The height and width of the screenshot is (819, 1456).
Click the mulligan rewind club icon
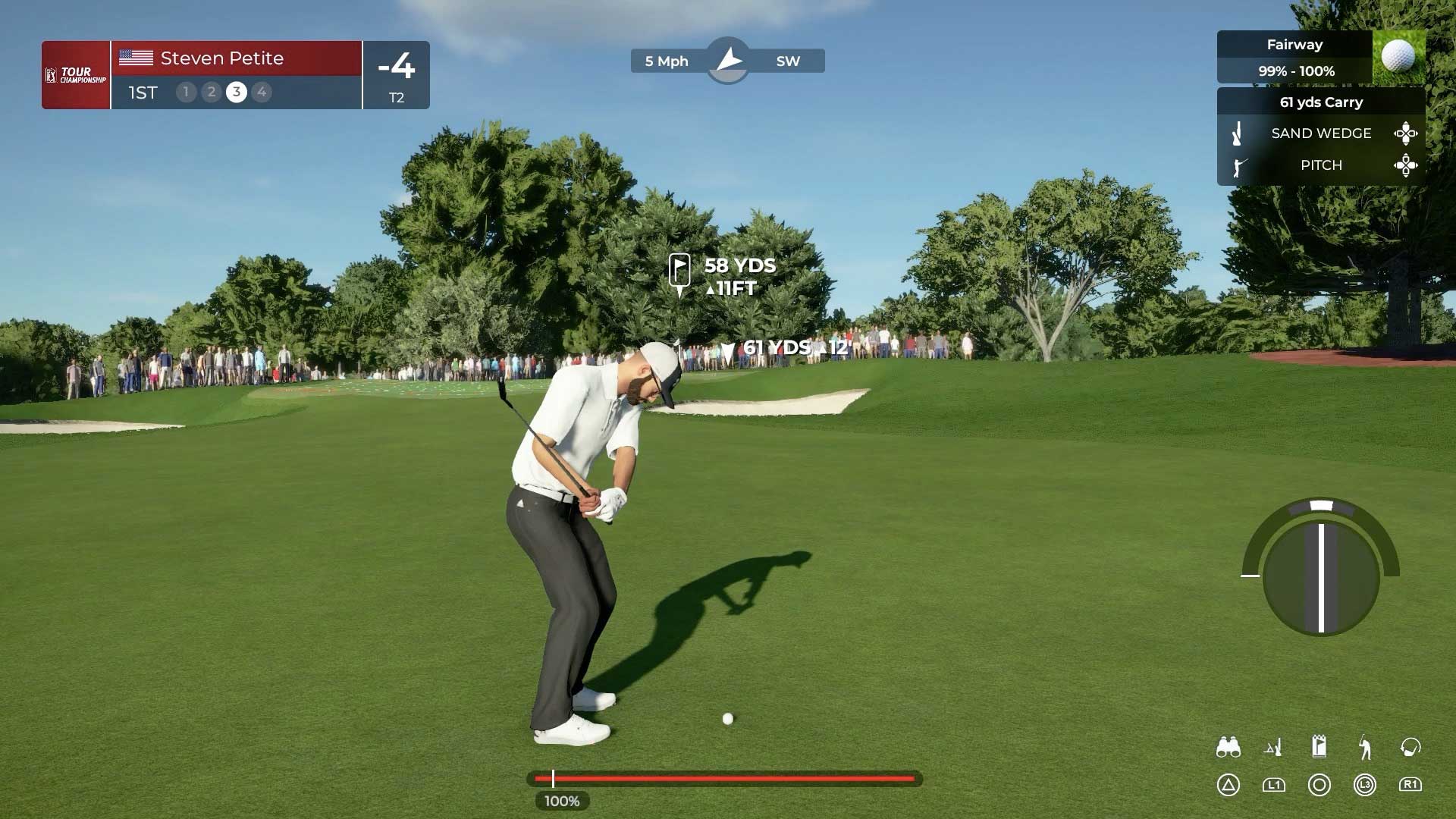pos(1410,747)
